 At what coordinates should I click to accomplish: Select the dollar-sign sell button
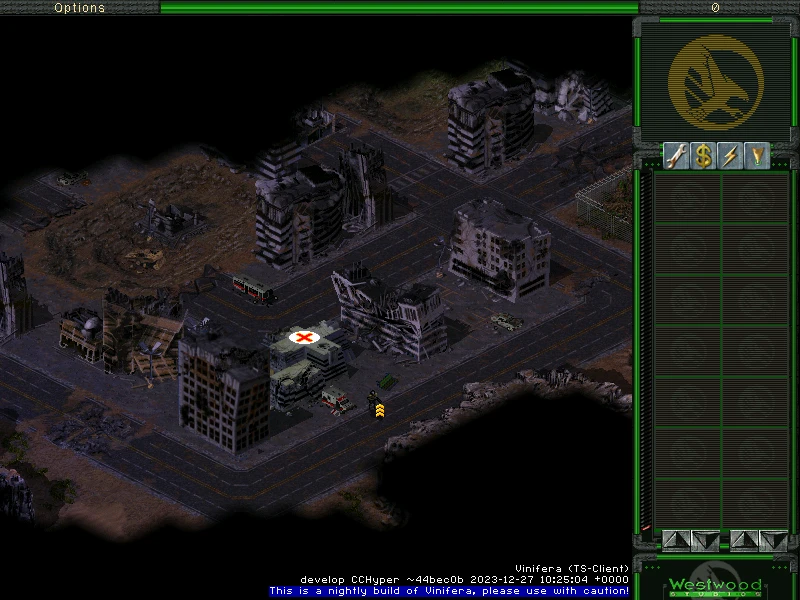tap(704, 157)
